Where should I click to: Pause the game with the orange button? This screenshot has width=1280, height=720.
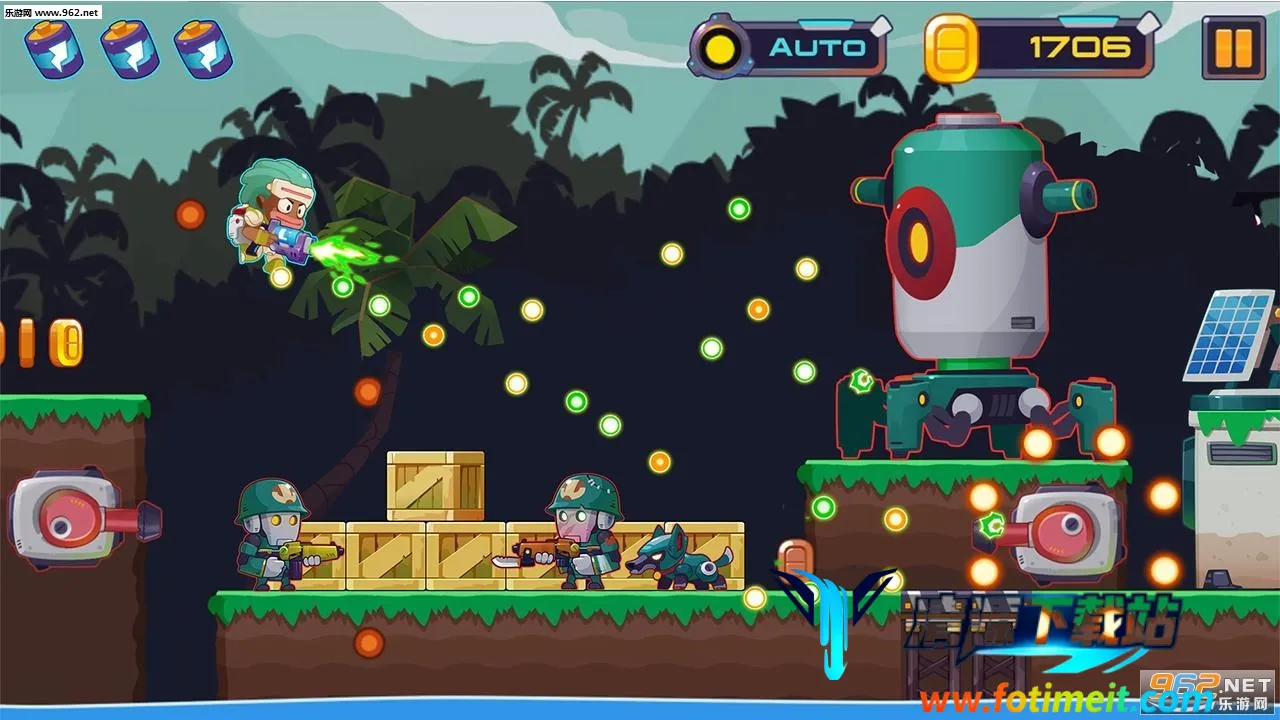[1233, 47]
